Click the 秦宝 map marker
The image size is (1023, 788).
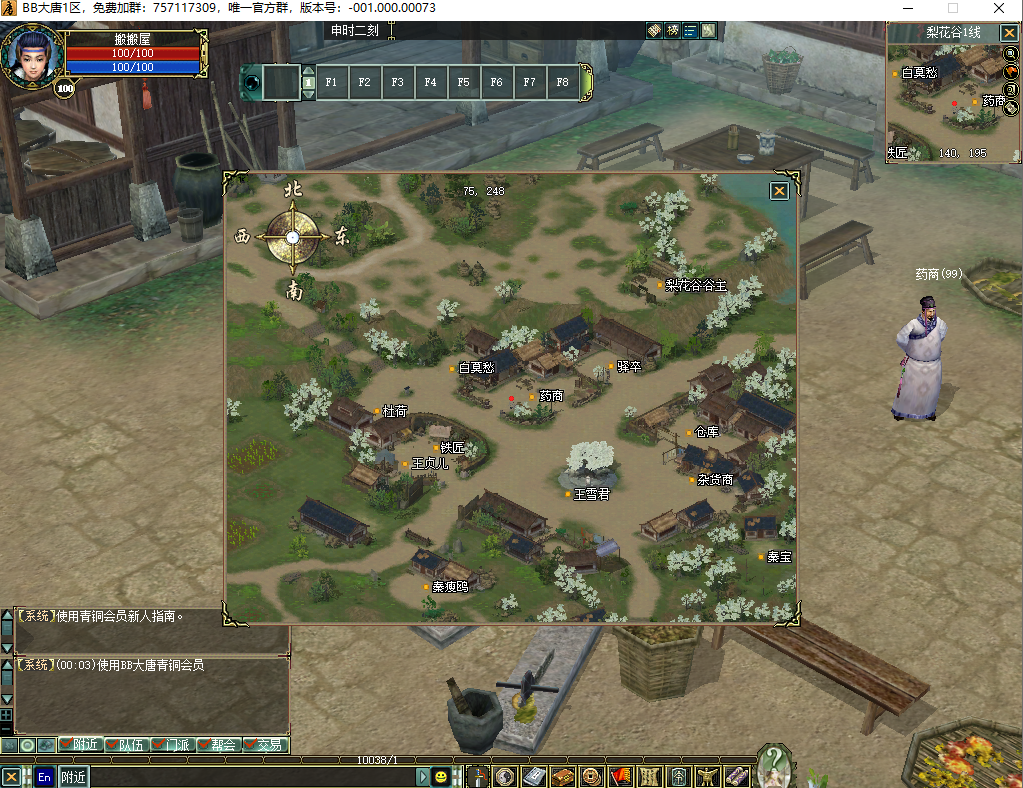(778, 557)
